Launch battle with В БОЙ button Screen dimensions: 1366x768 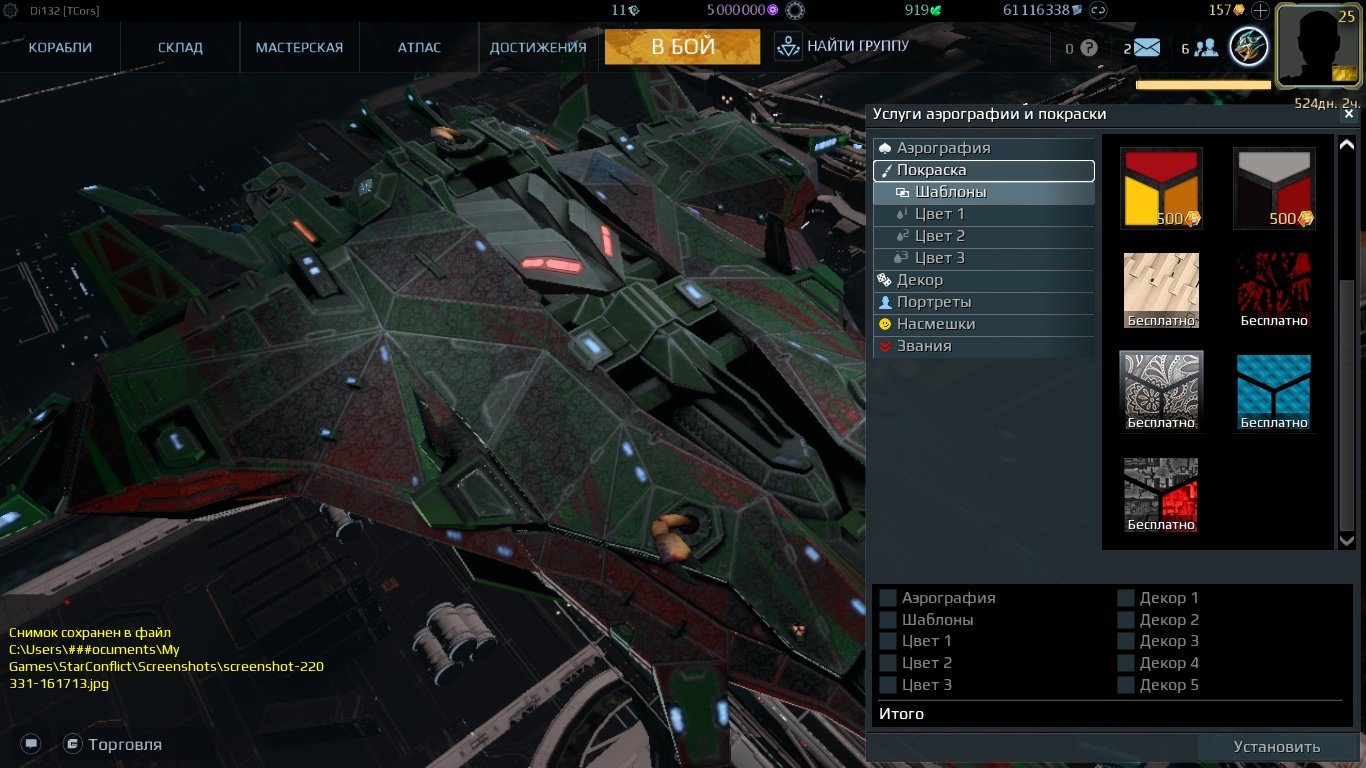click(x=682, y=47)
